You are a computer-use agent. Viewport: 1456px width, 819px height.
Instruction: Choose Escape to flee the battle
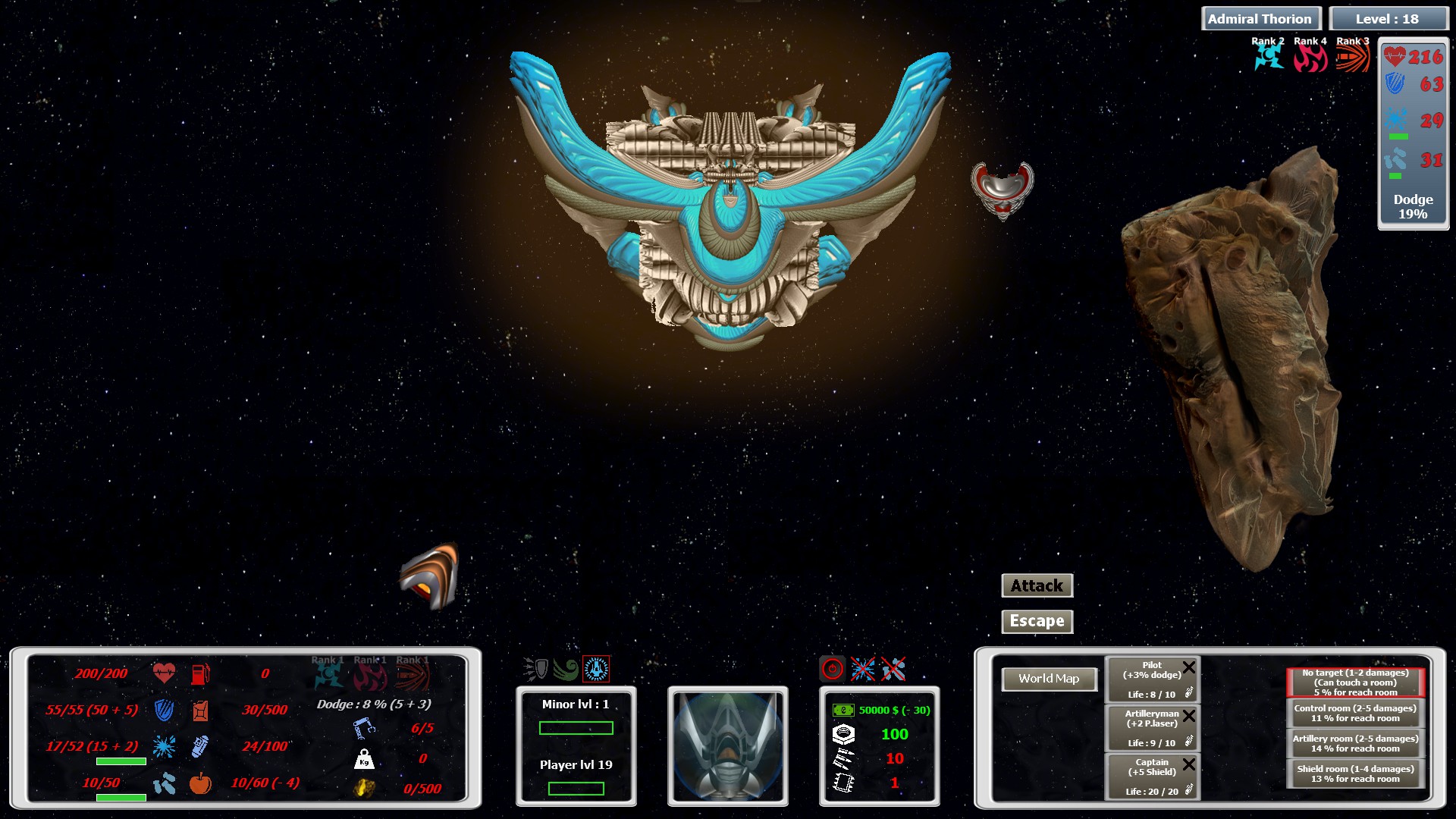coord(1037,621)
